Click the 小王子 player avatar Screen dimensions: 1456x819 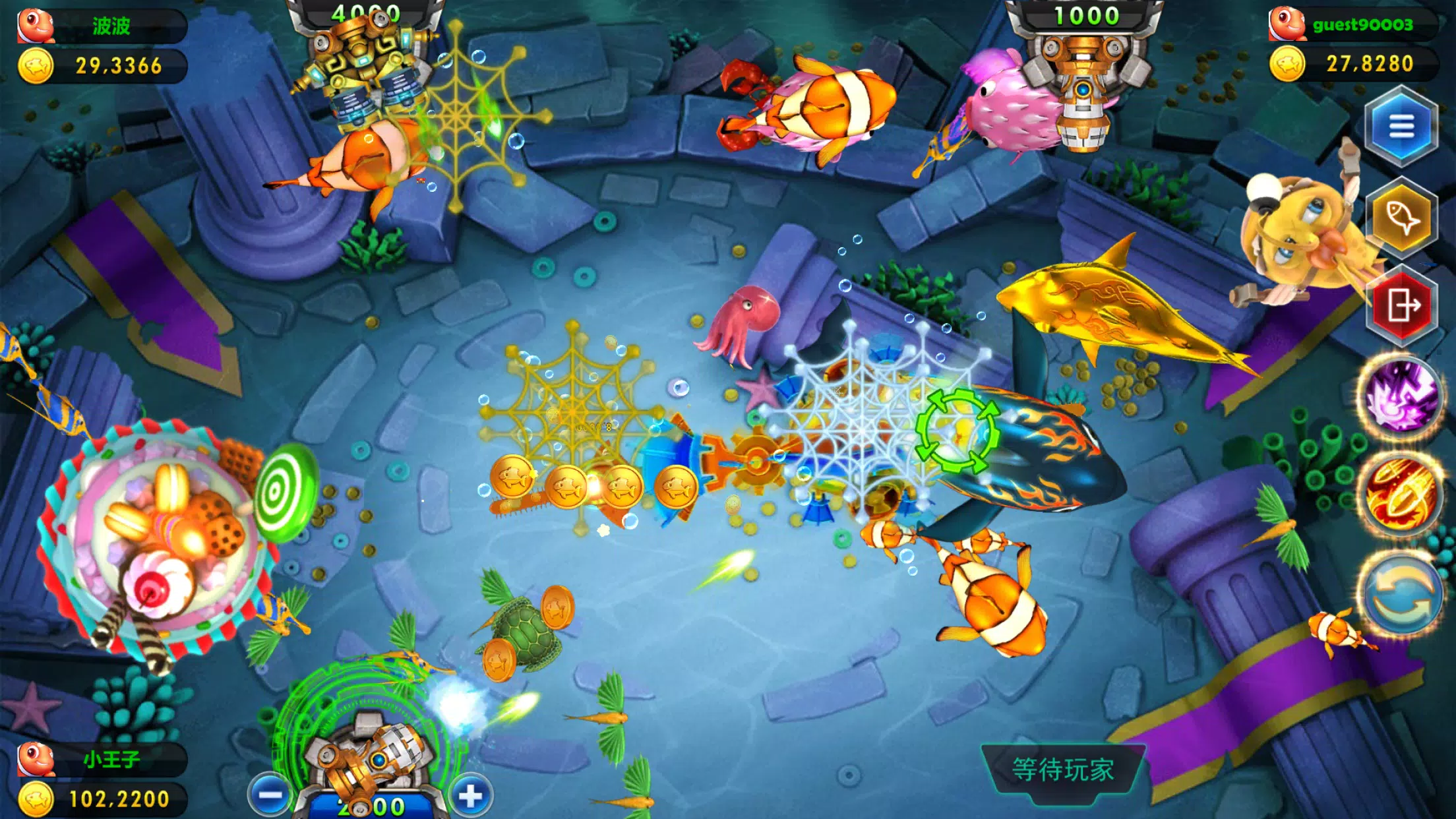click(36, 759)
